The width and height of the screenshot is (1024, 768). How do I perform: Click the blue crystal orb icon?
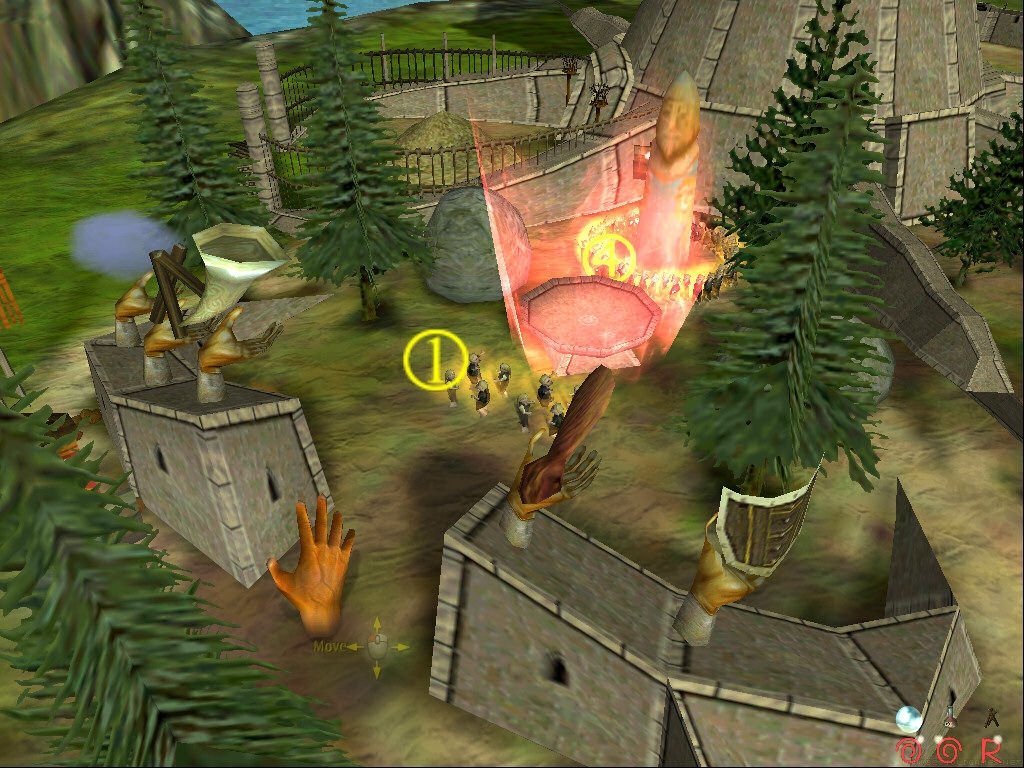[909, 718]
